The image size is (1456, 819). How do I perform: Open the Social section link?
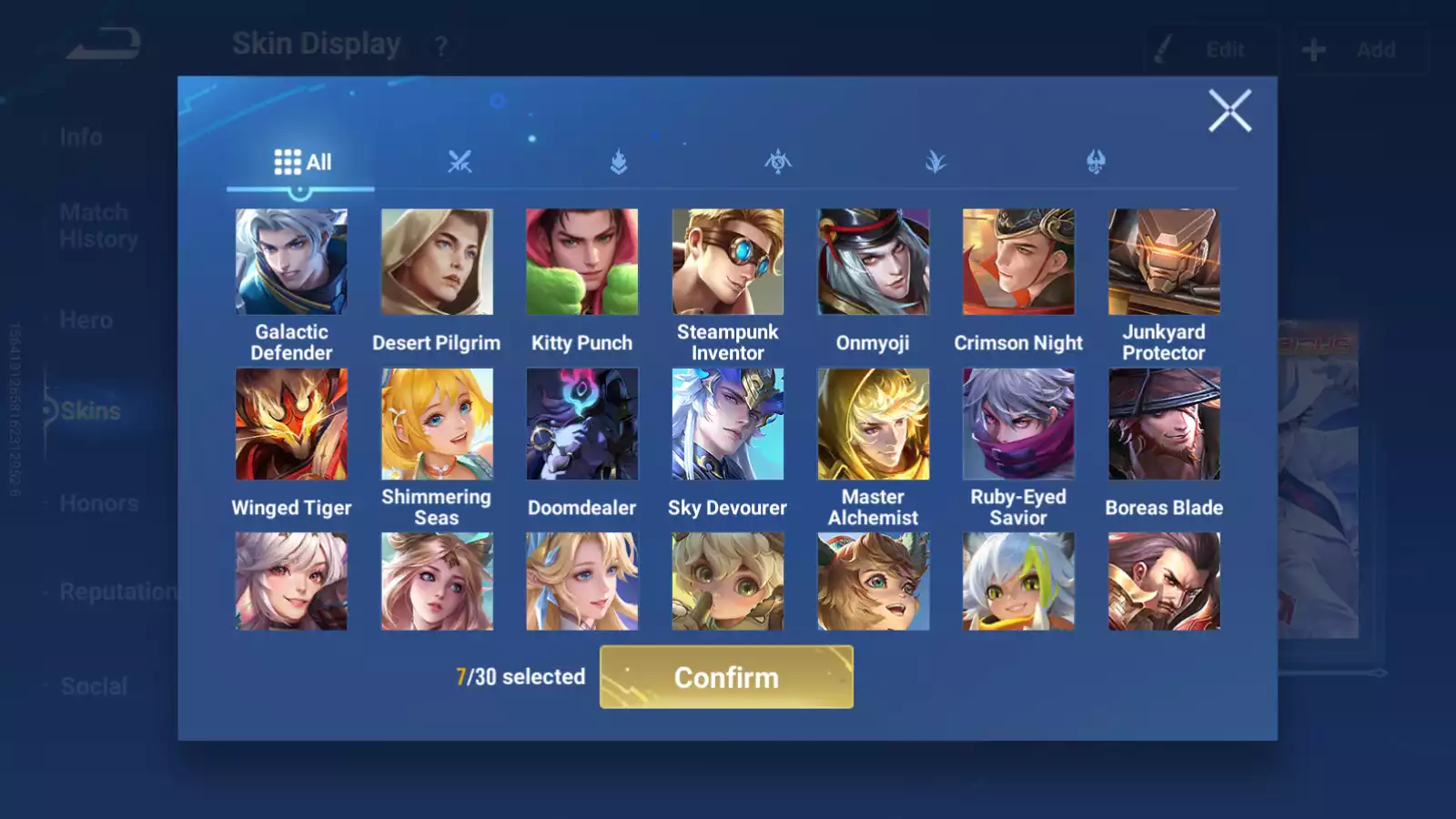(95, 686)
